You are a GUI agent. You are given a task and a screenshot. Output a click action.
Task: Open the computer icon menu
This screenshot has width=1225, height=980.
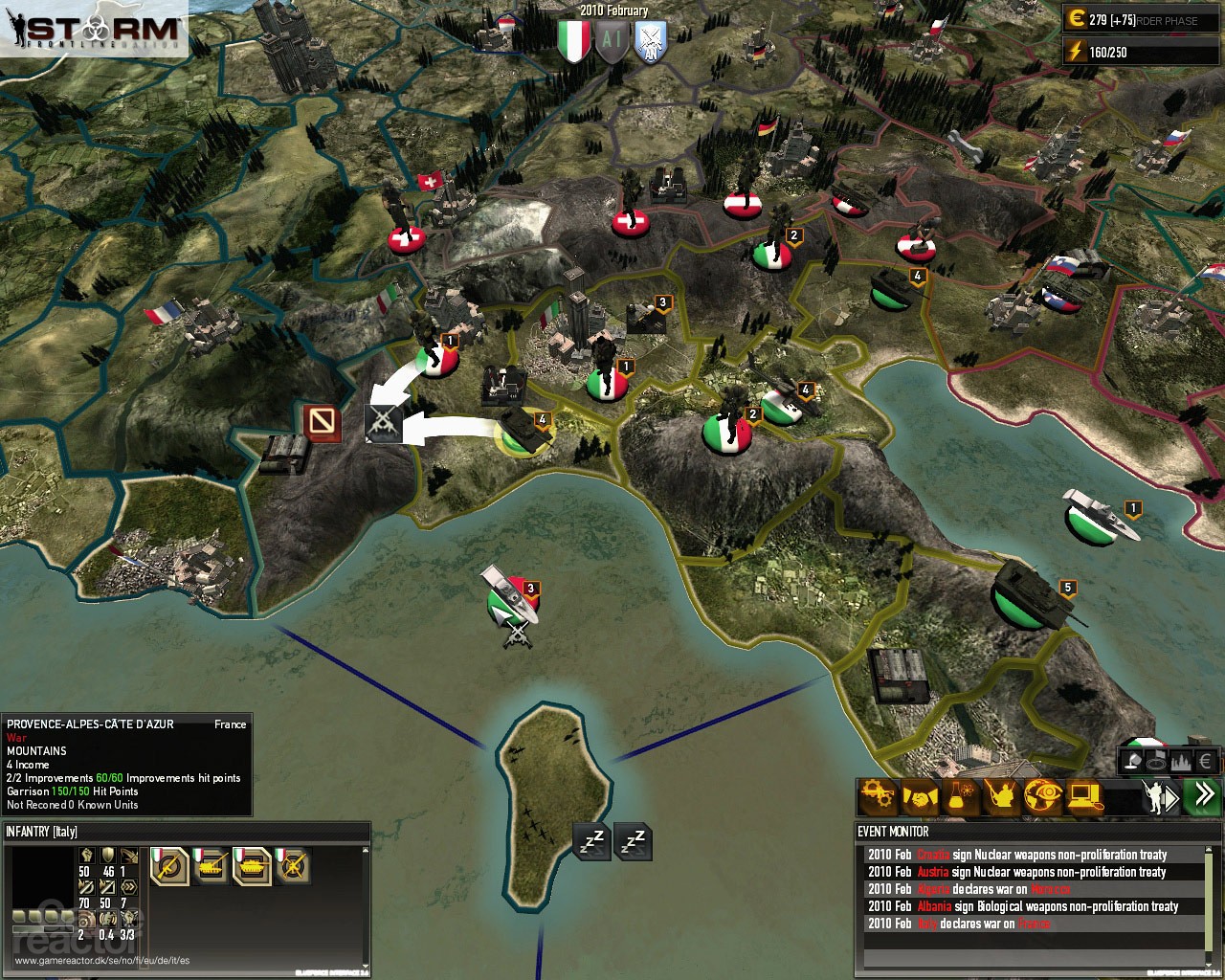coord(1084,796)
